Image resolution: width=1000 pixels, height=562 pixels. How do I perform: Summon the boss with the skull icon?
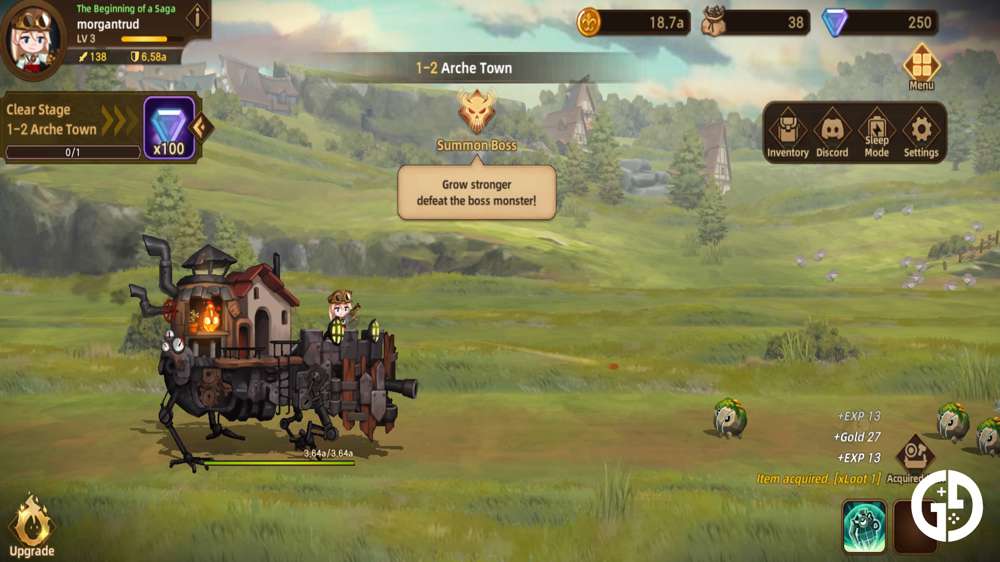477,112
